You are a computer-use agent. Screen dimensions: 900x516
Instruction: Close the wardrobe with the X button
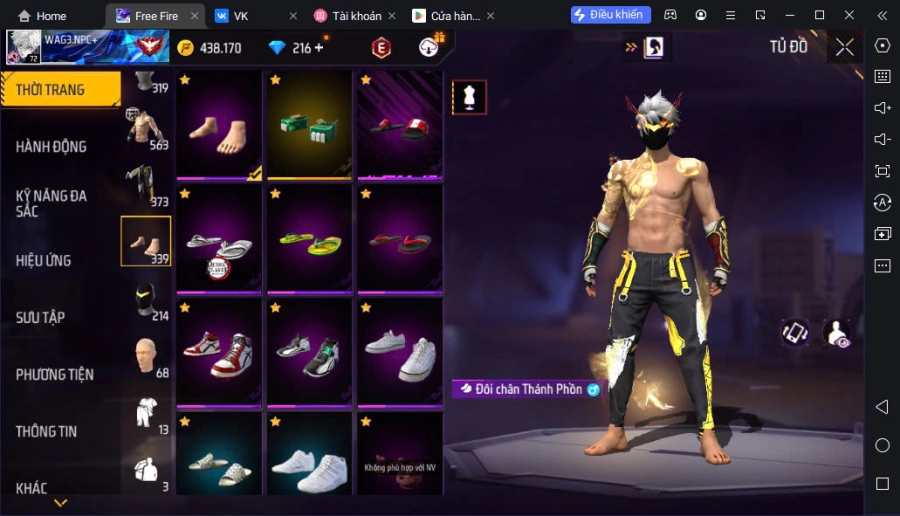(845, 47)
